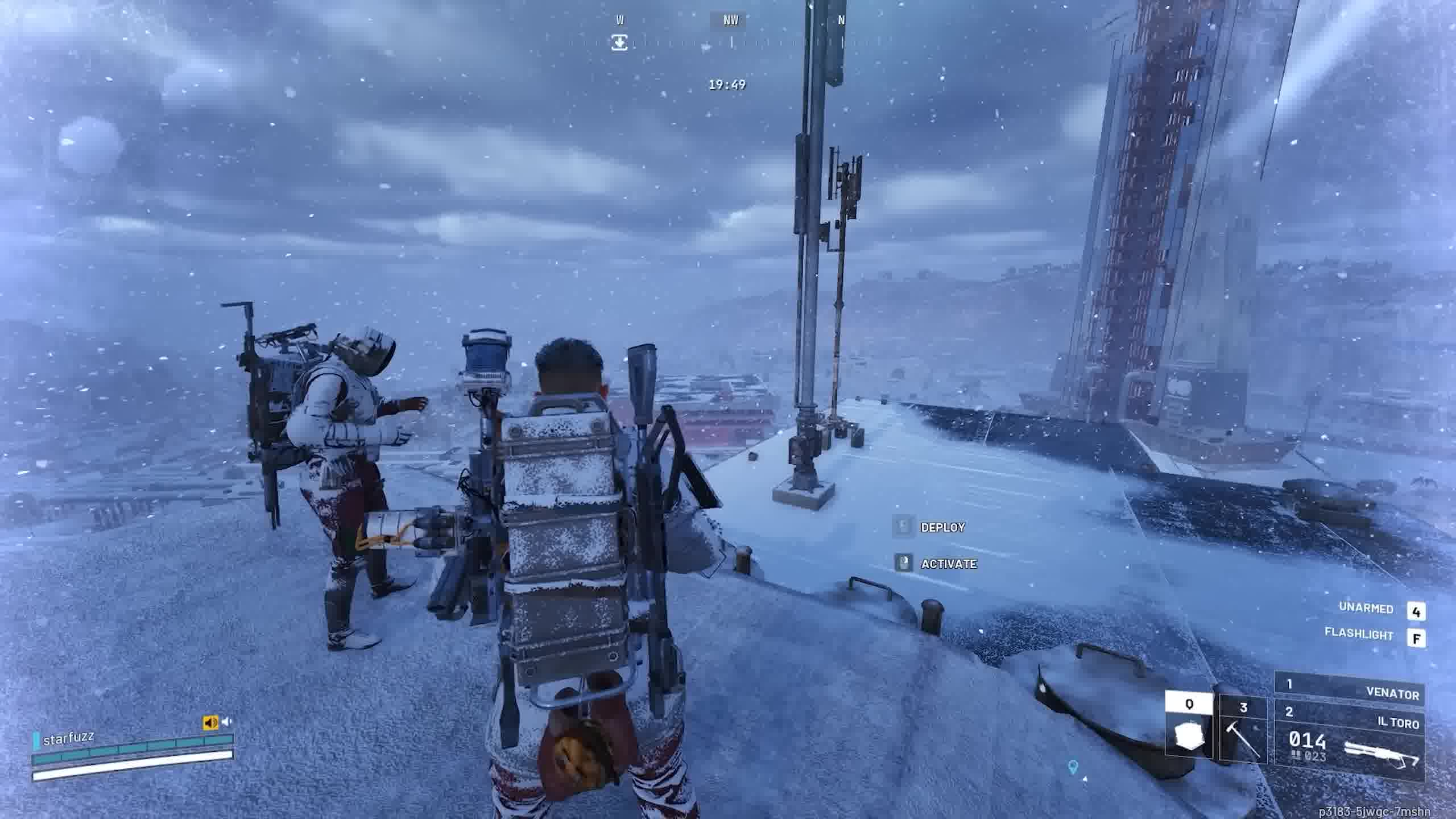Select the starfuzz player name tag

(x=68, y=739)
